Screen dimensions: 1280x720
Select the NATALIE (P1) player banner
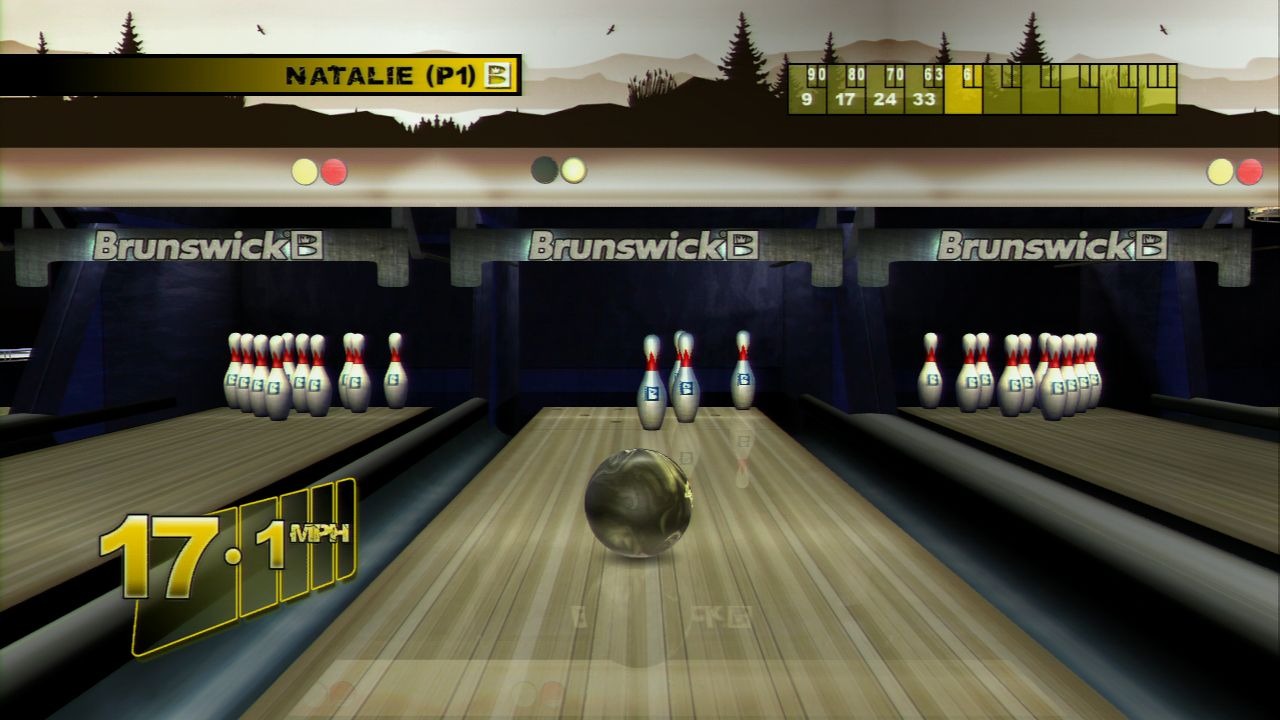(x=378, y=75)
